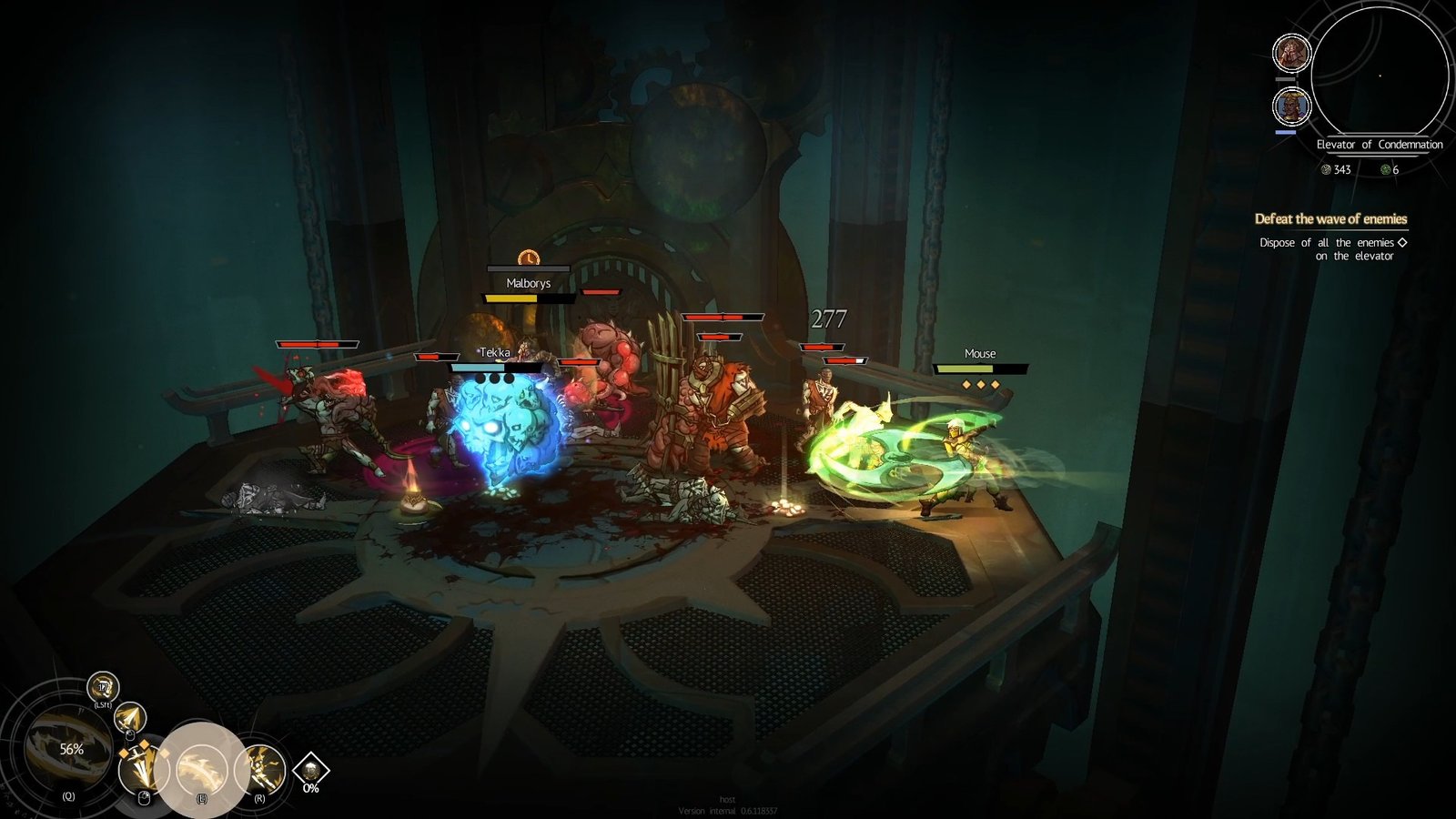
Task: Select the top party member portrait
Action: coord(1292,53)
